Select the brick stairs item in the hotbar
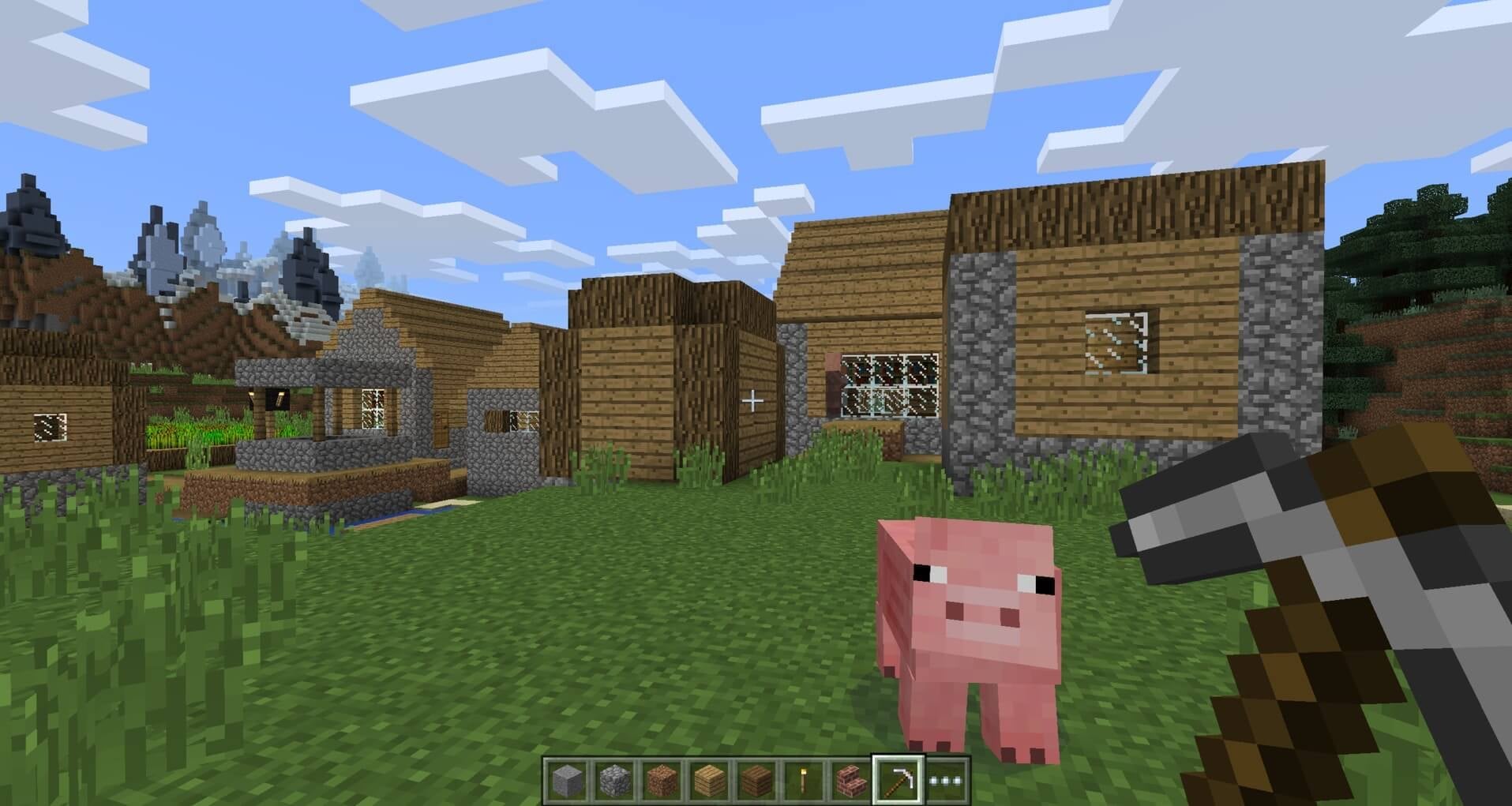Image resolution: width=1512 pixels, height=806 pixels. coord(851,776)
